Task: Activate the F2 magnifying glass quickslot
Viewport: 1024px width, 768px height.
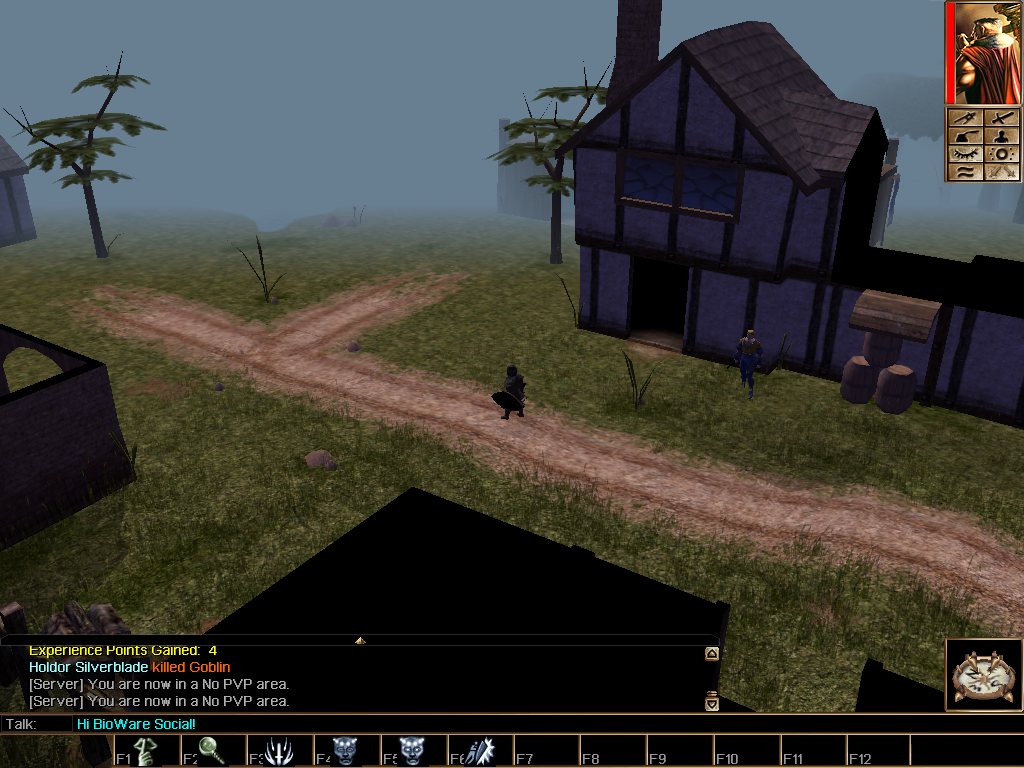Action: (212, 751)
